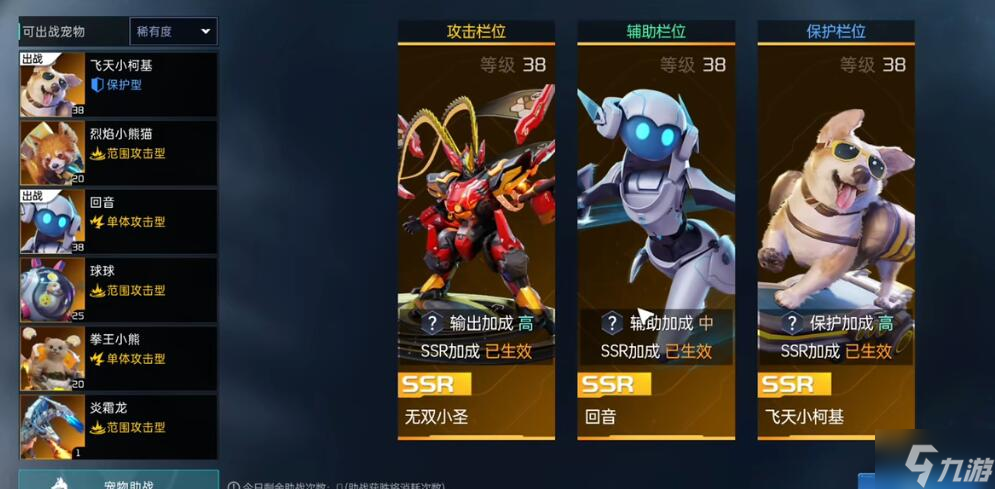The height and width of the screenshot is (489, 995).
Task: Select 回音 robot in the pet list
Action: tap(118, 221)
